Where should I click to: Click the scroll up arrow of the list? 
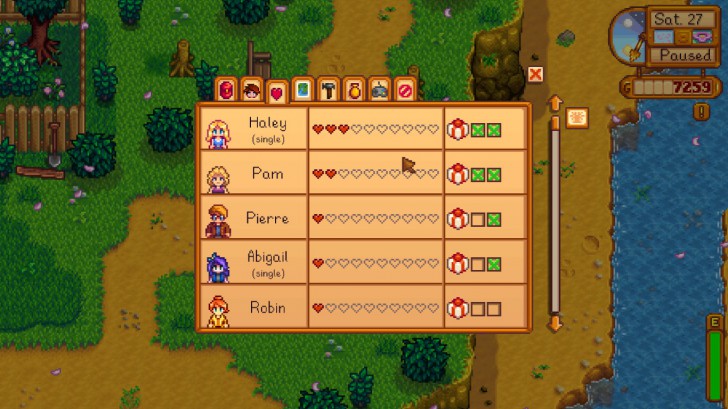click(x=555, y=102)
